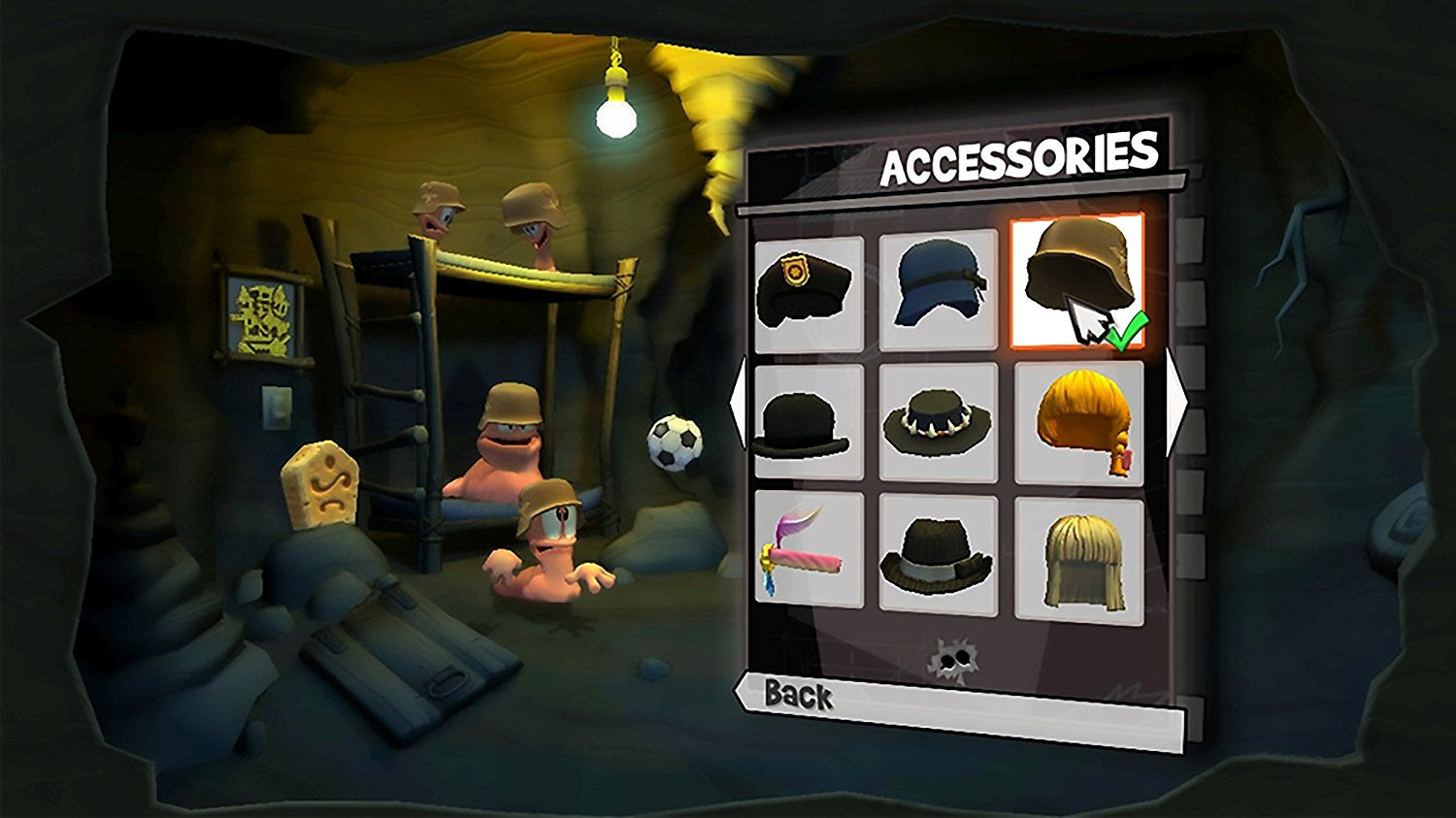Pick the army helmet with checkmark
The image size is (1456, 818).
1076,280
